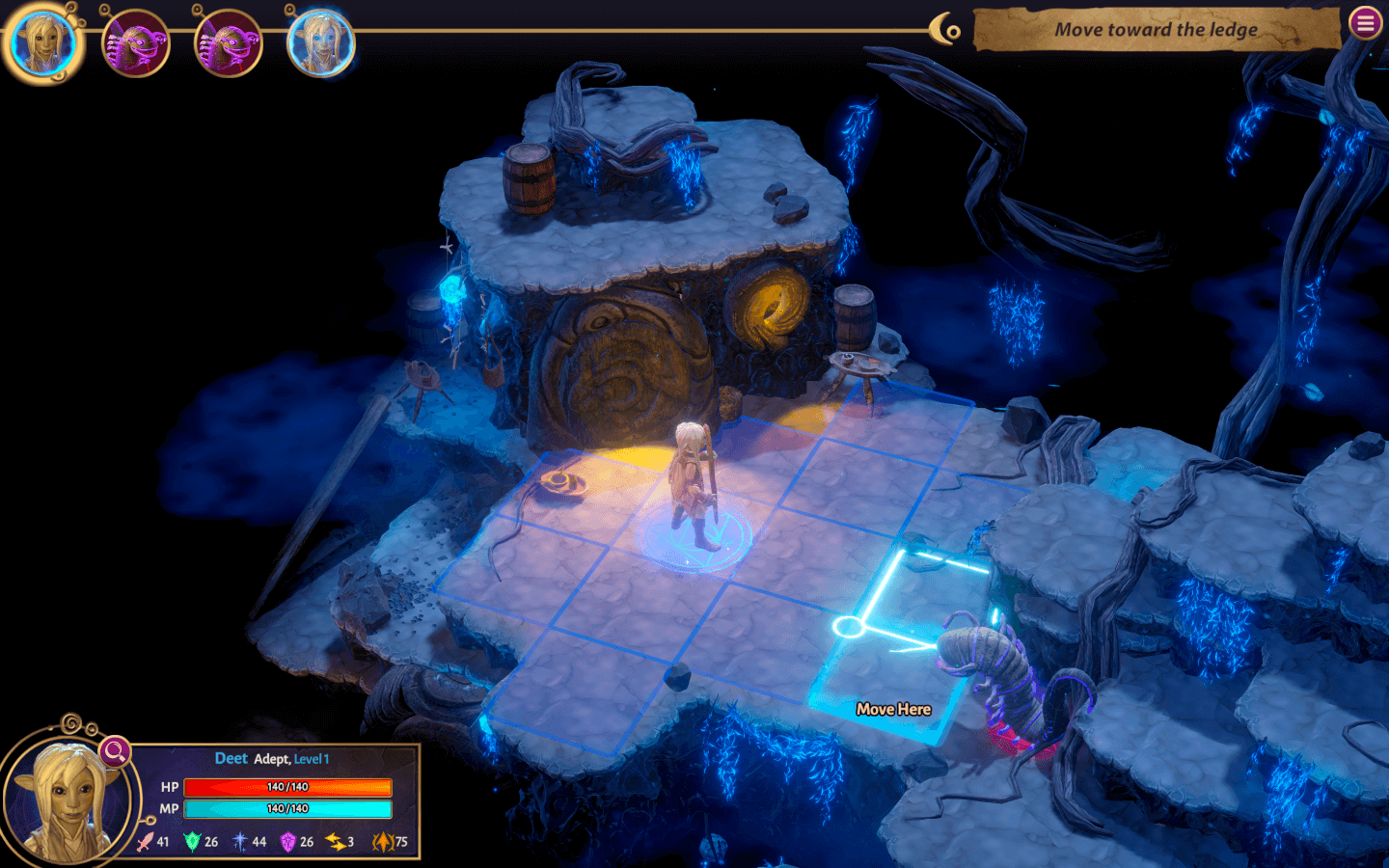Open the hamburger menu button
The width and height of the screenshot is (1389, 868).
[1366, 23]
